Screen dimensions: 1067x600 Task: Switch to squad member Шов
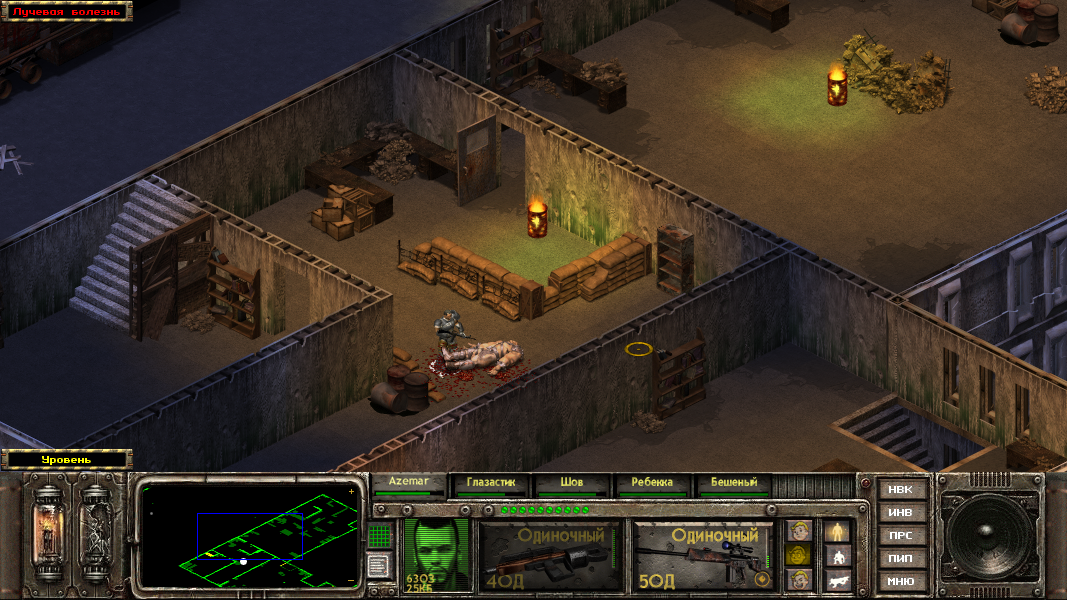pyautogui.click(x=571, y=483)
